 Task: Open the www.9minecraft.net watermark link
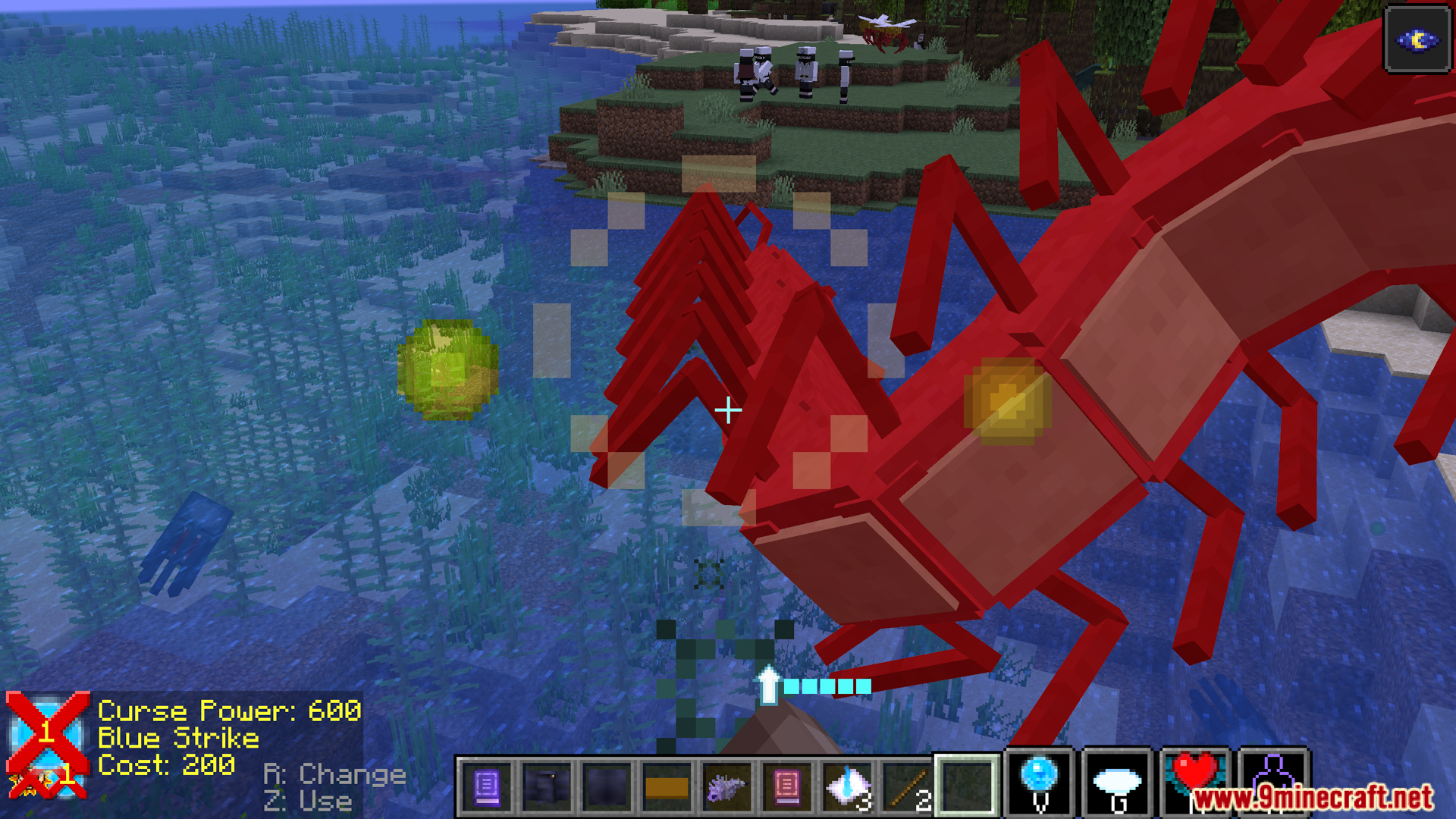pyautogui.click(x=1312, y=798)
